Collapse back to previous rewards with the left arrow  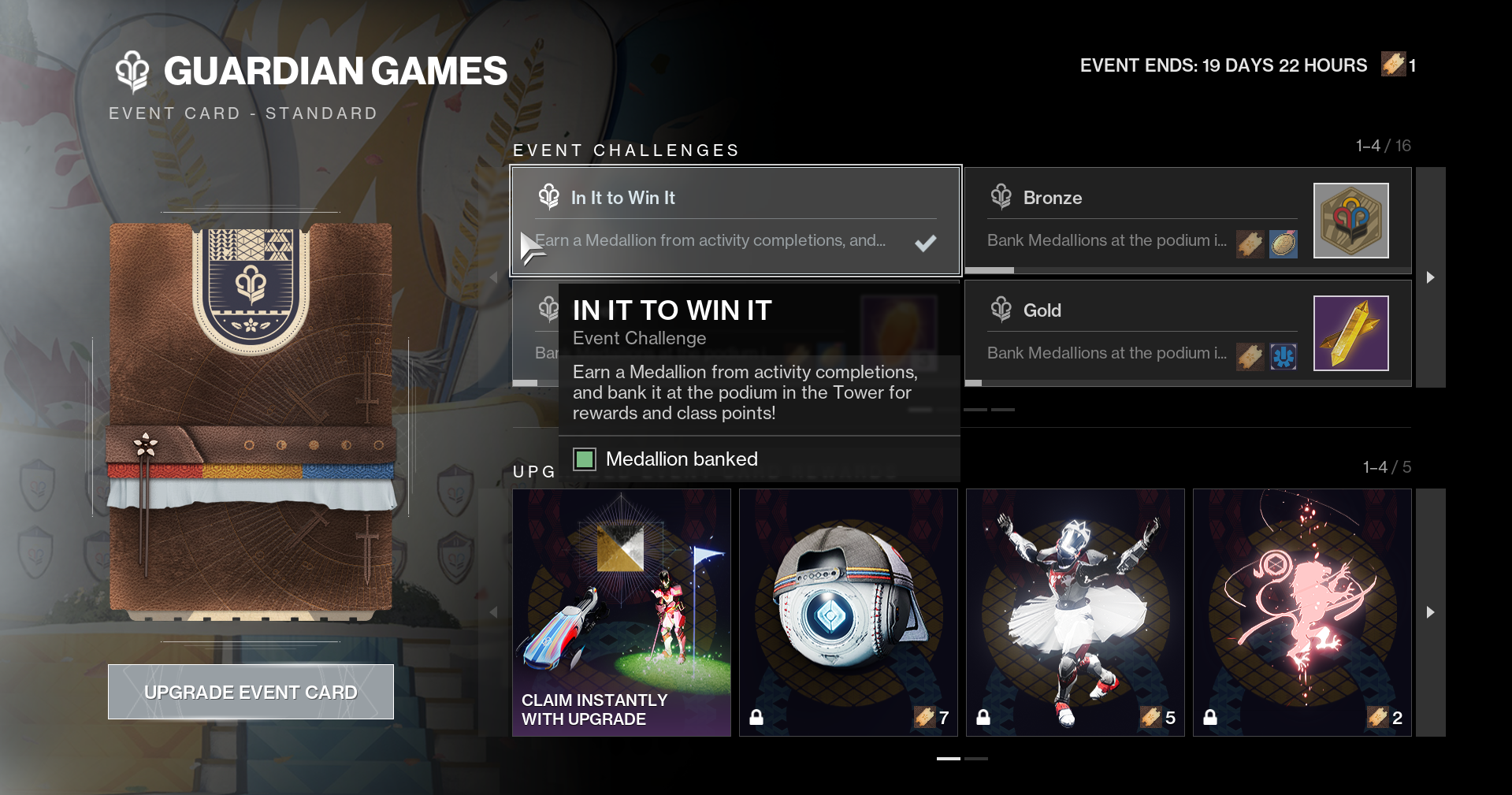click(494, 611)
